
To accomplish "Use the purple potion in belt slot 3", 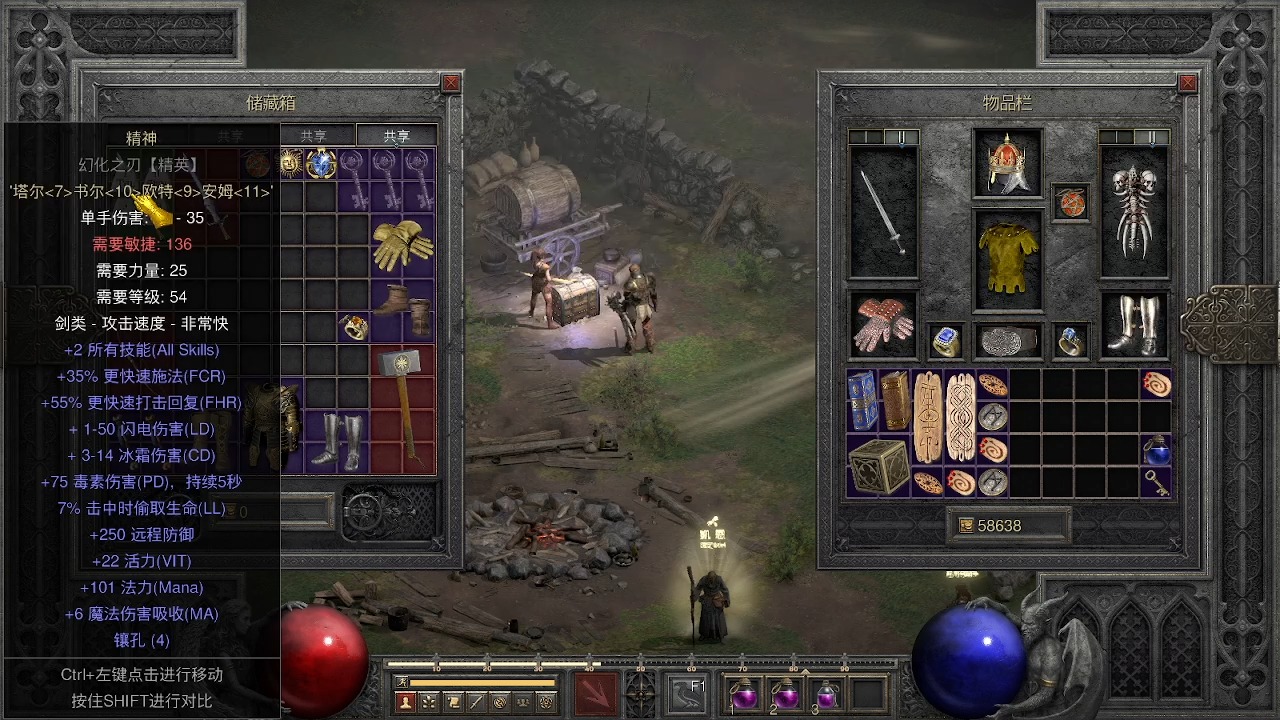I will tap(826, 693).
